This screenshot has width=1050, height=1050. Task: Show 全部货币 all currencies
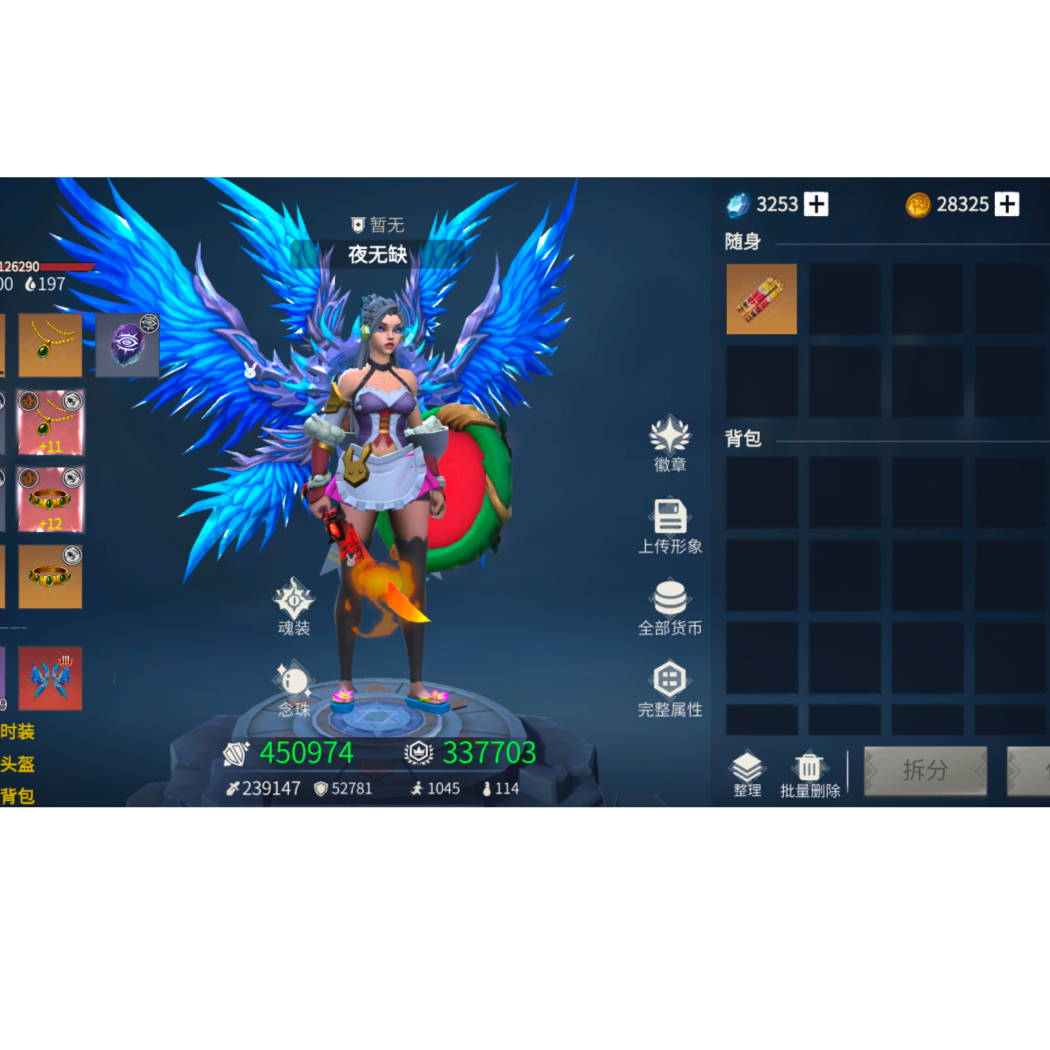[670, 607]
